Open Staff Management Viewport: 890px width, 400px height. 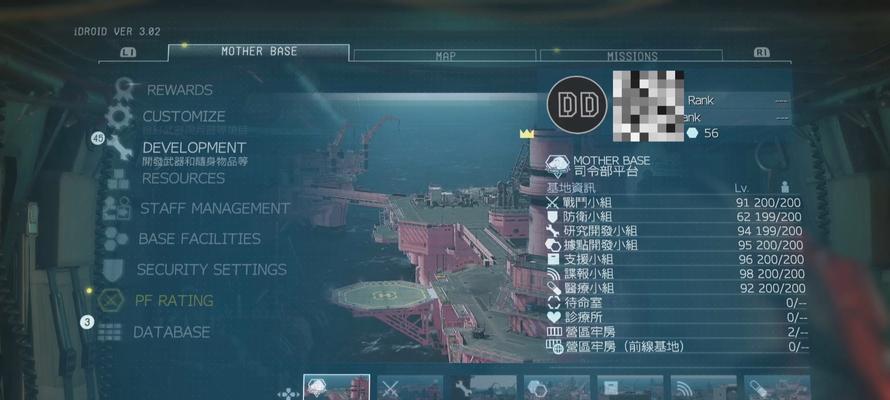point(214,208)
